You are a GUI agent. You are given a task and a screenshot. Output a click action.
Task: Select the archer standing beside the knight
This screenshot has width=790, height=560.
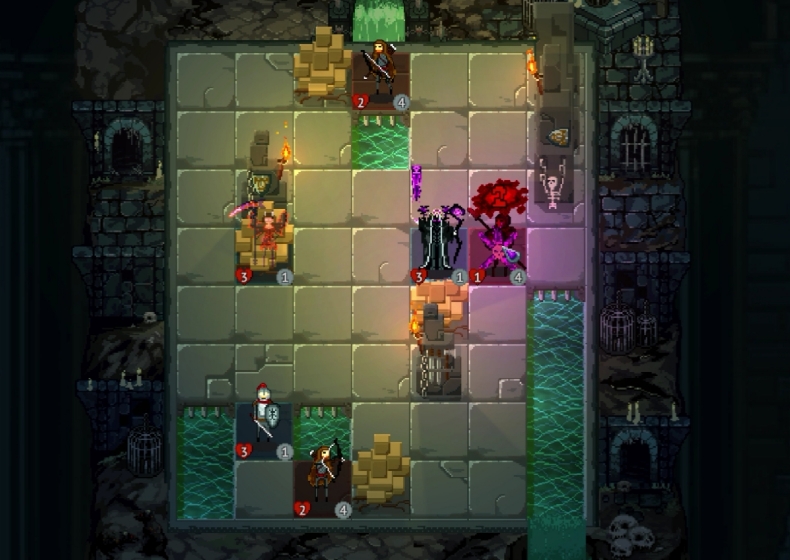tap(323, 476)
